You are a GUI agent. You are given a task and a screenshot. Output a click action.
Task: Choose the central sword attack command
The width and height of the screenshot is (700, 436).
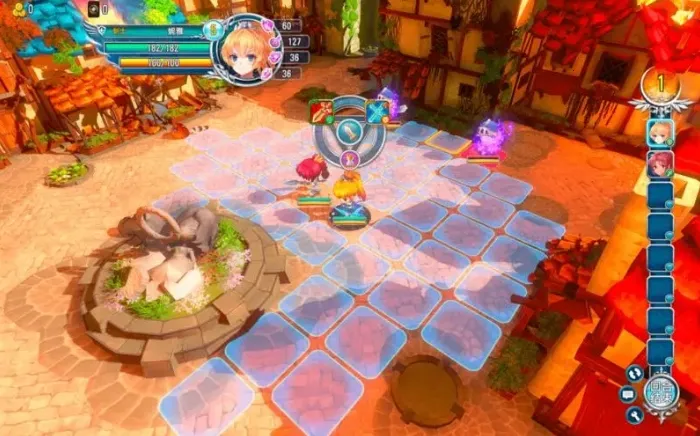[x=349, y=132]
